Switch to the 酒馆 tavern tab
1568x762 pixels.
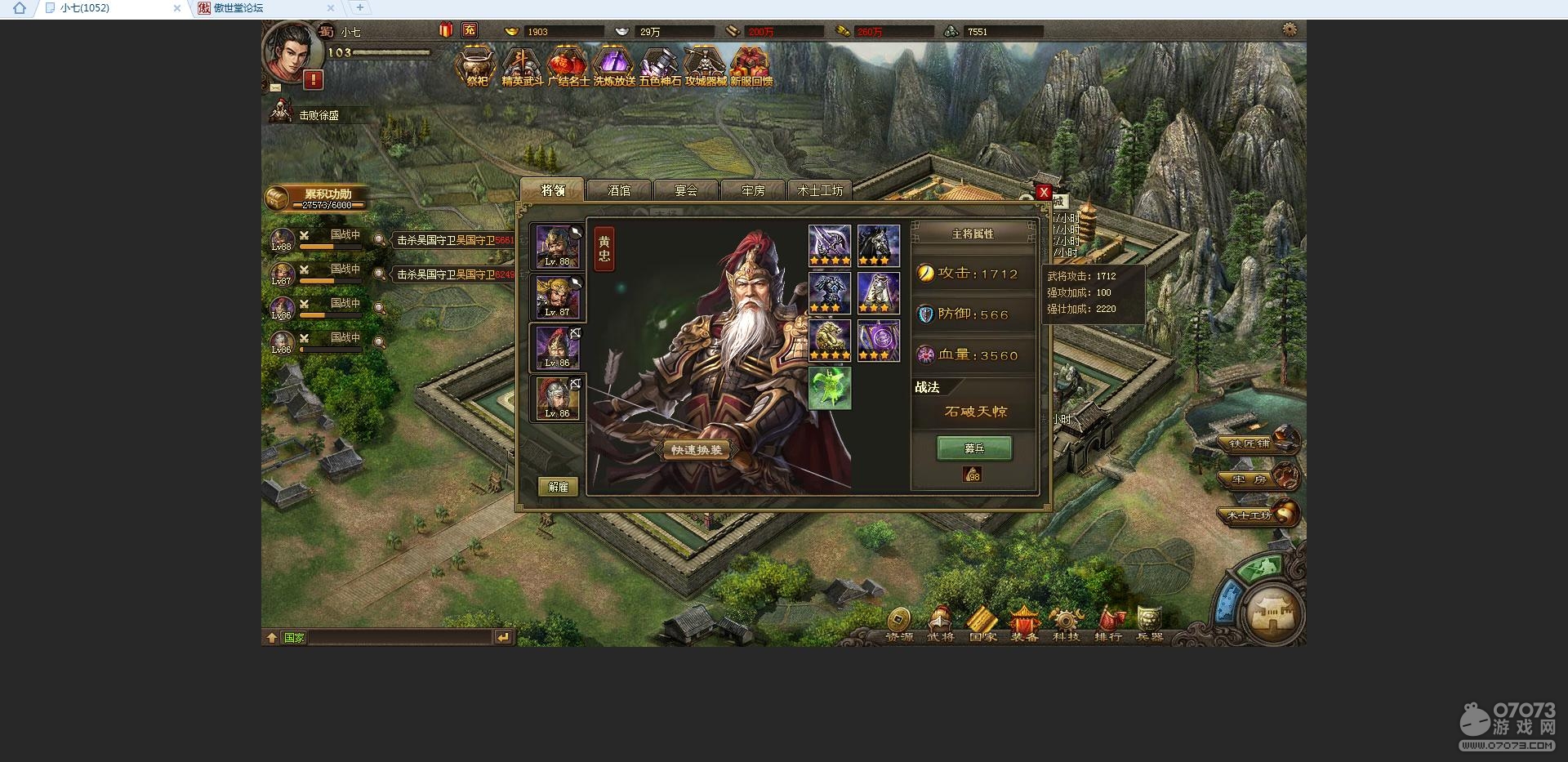pyautogui.click(x=619, y=190)
